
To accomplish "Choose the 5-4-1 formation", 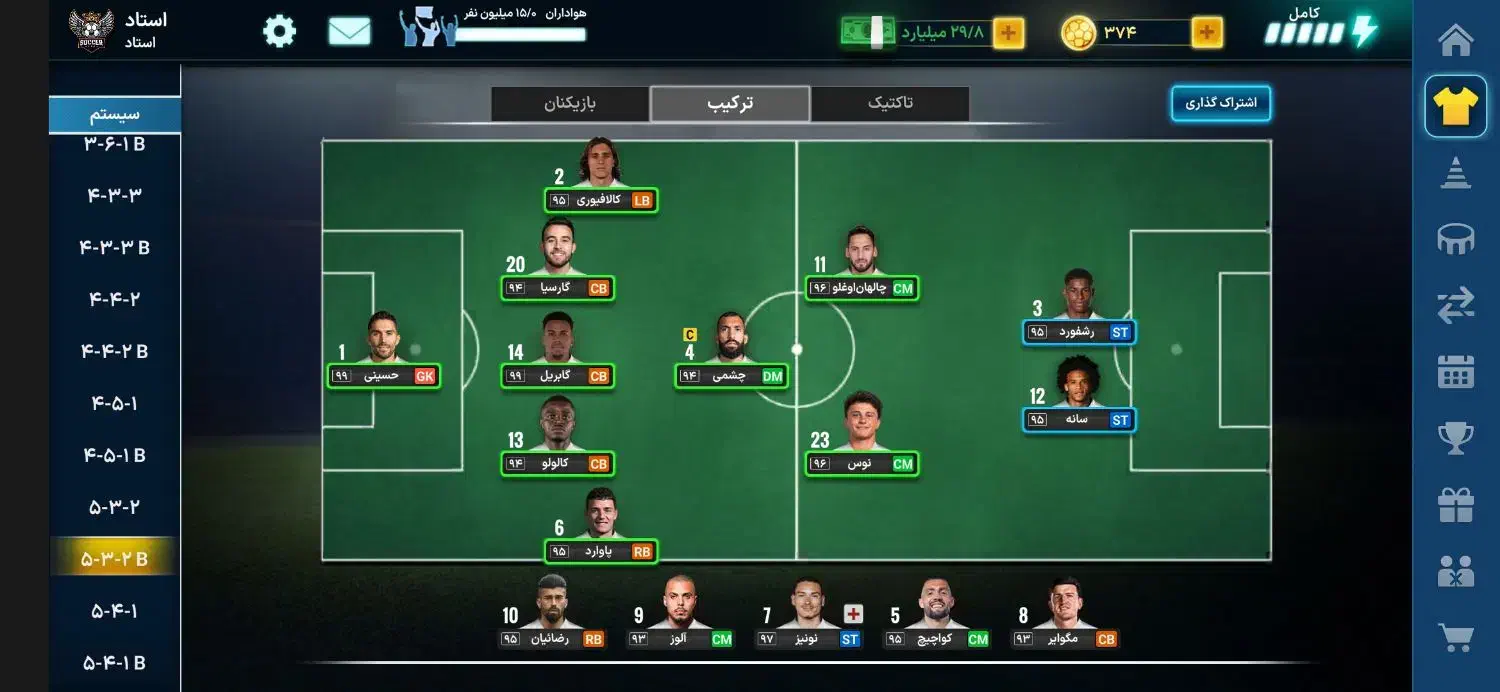I will (114, 611).
